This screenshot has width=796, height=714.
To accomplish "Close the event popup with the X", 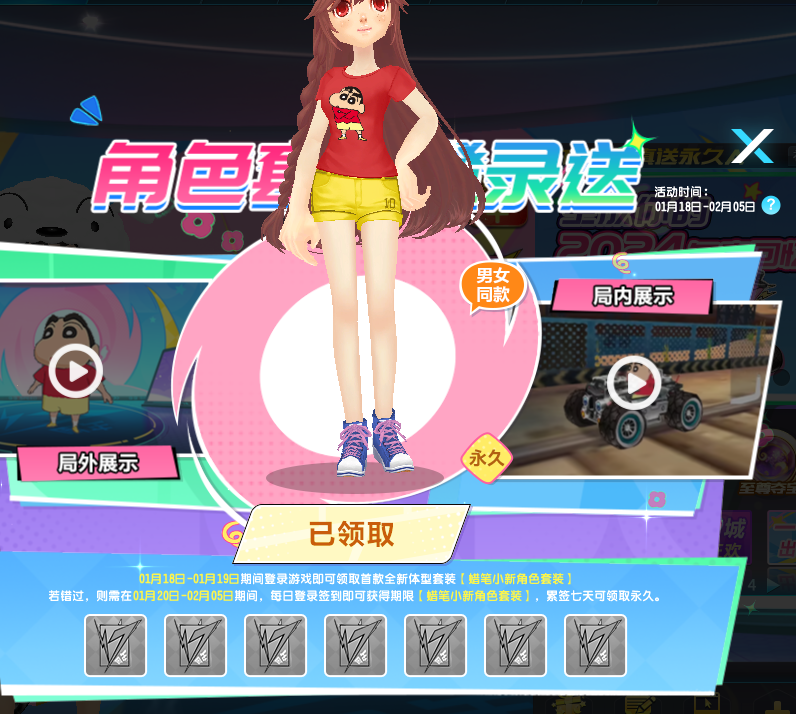I will point(751,147).
